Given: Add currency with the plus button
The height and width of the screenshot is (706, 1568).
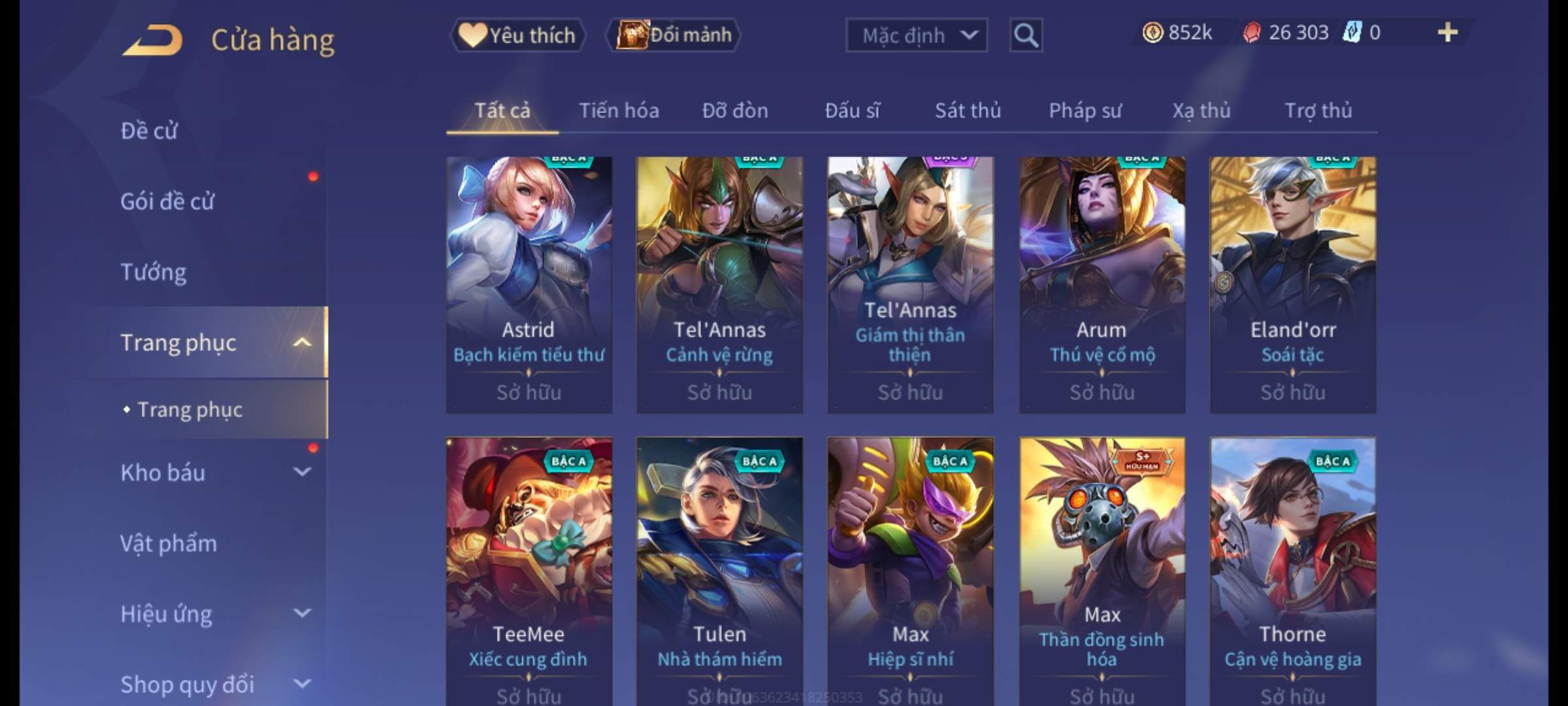Looking at the screenshot, I should click(1447, 33).
